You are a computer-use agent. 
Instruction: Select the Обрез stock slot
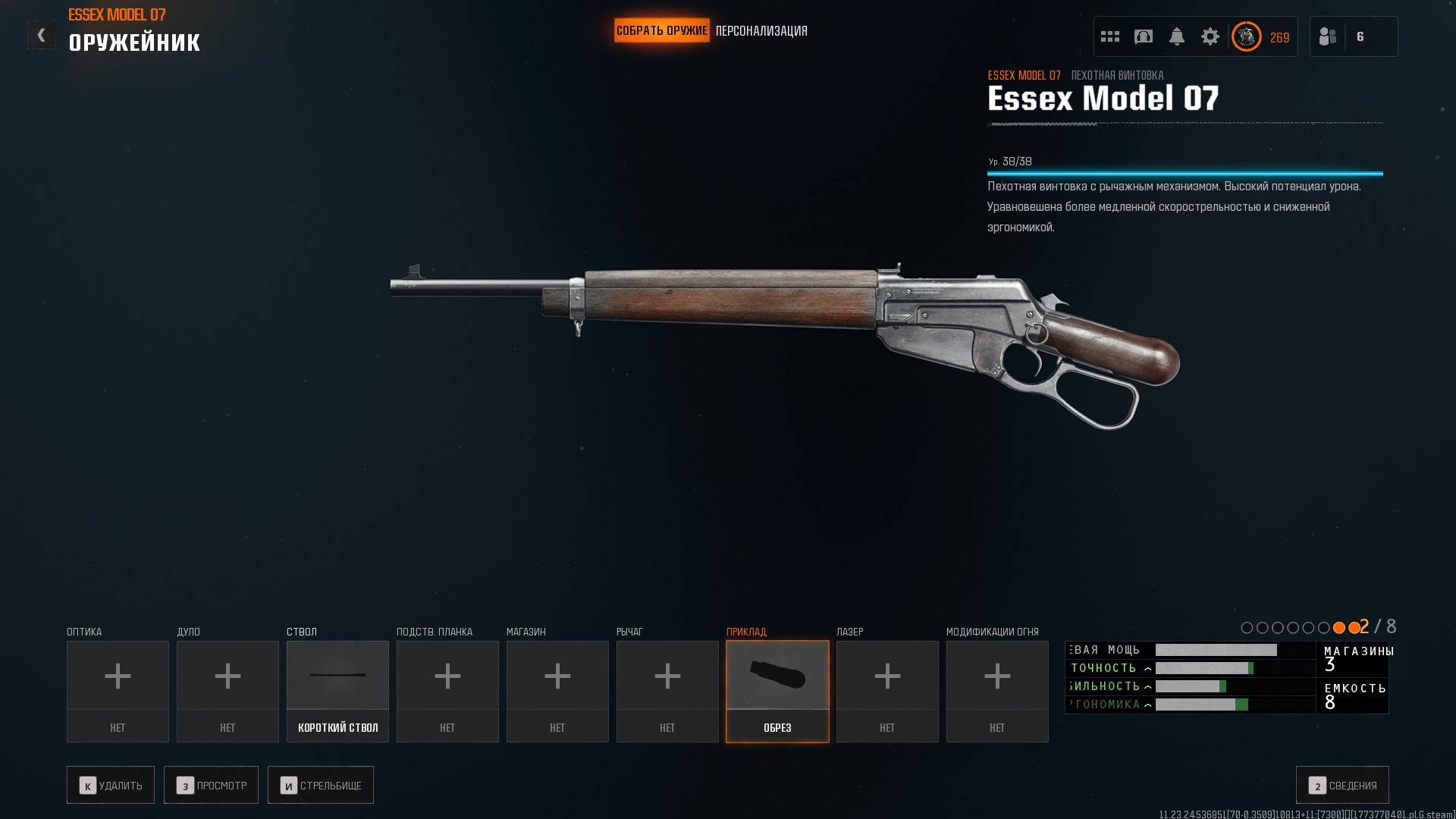point(777,691)
